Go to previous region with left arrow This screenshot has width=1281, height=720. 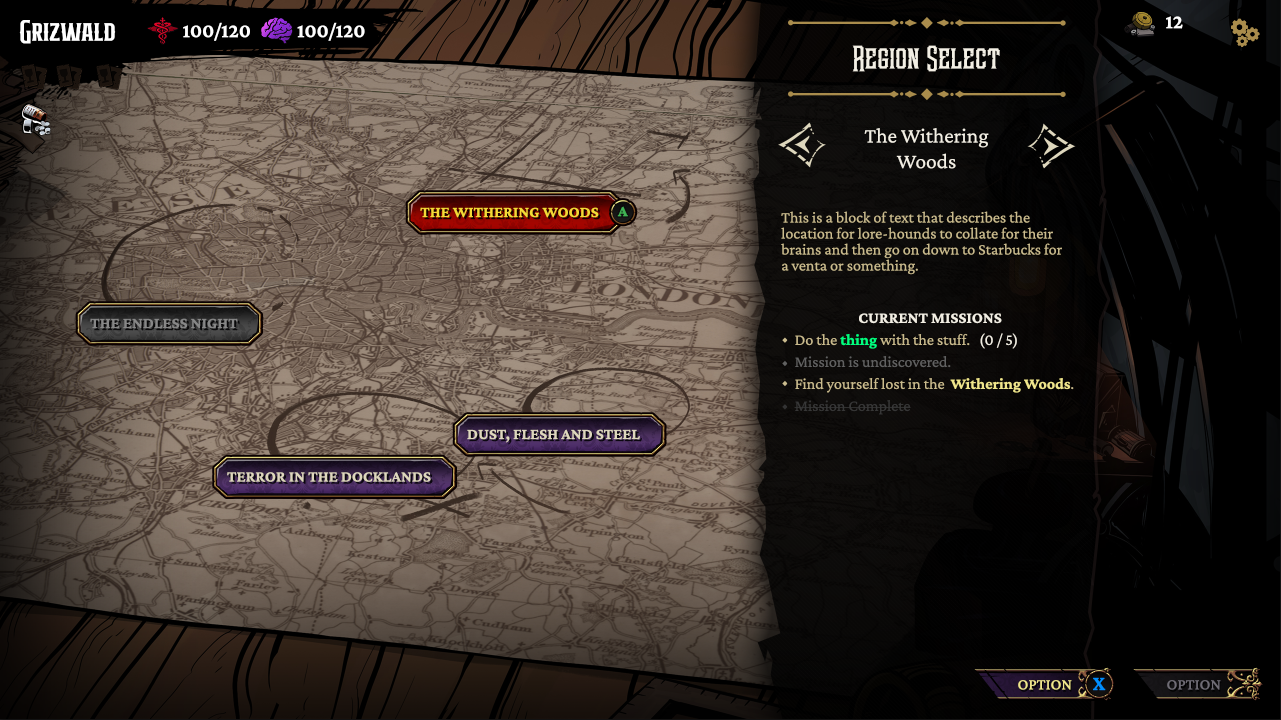802,146
